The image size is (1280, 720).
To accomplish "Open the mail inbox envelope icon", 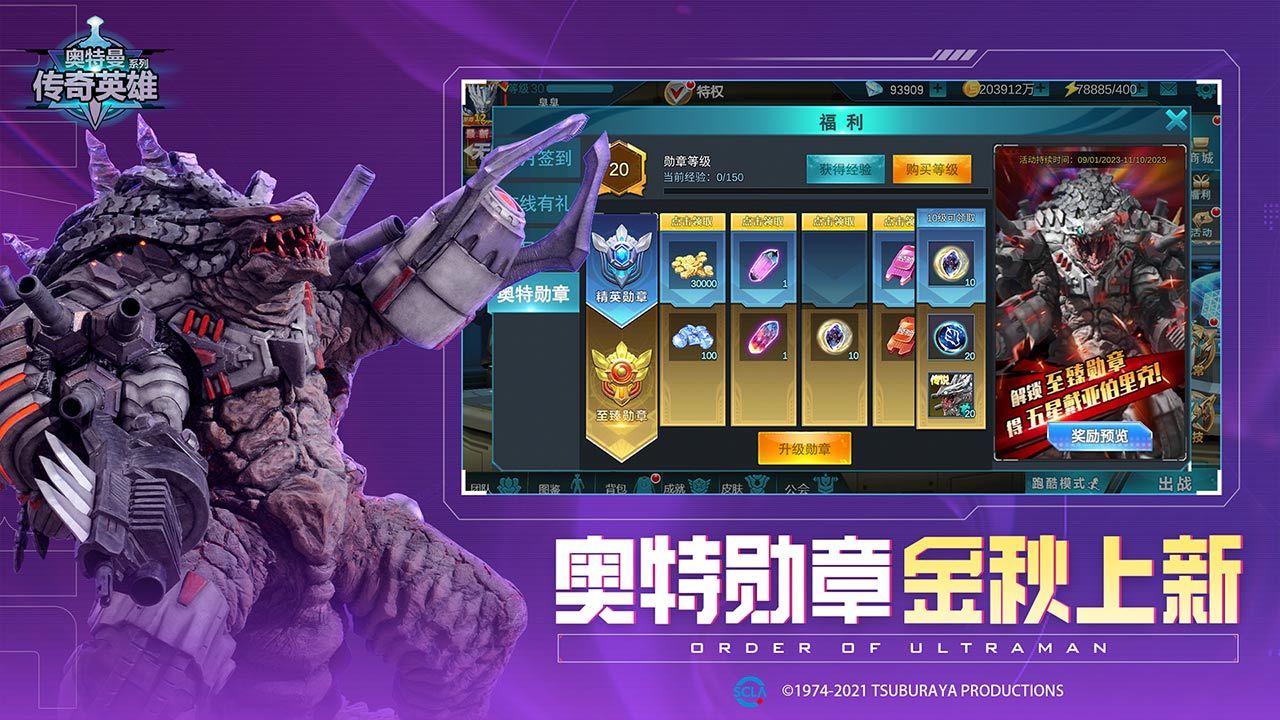I will [1167, 91].
